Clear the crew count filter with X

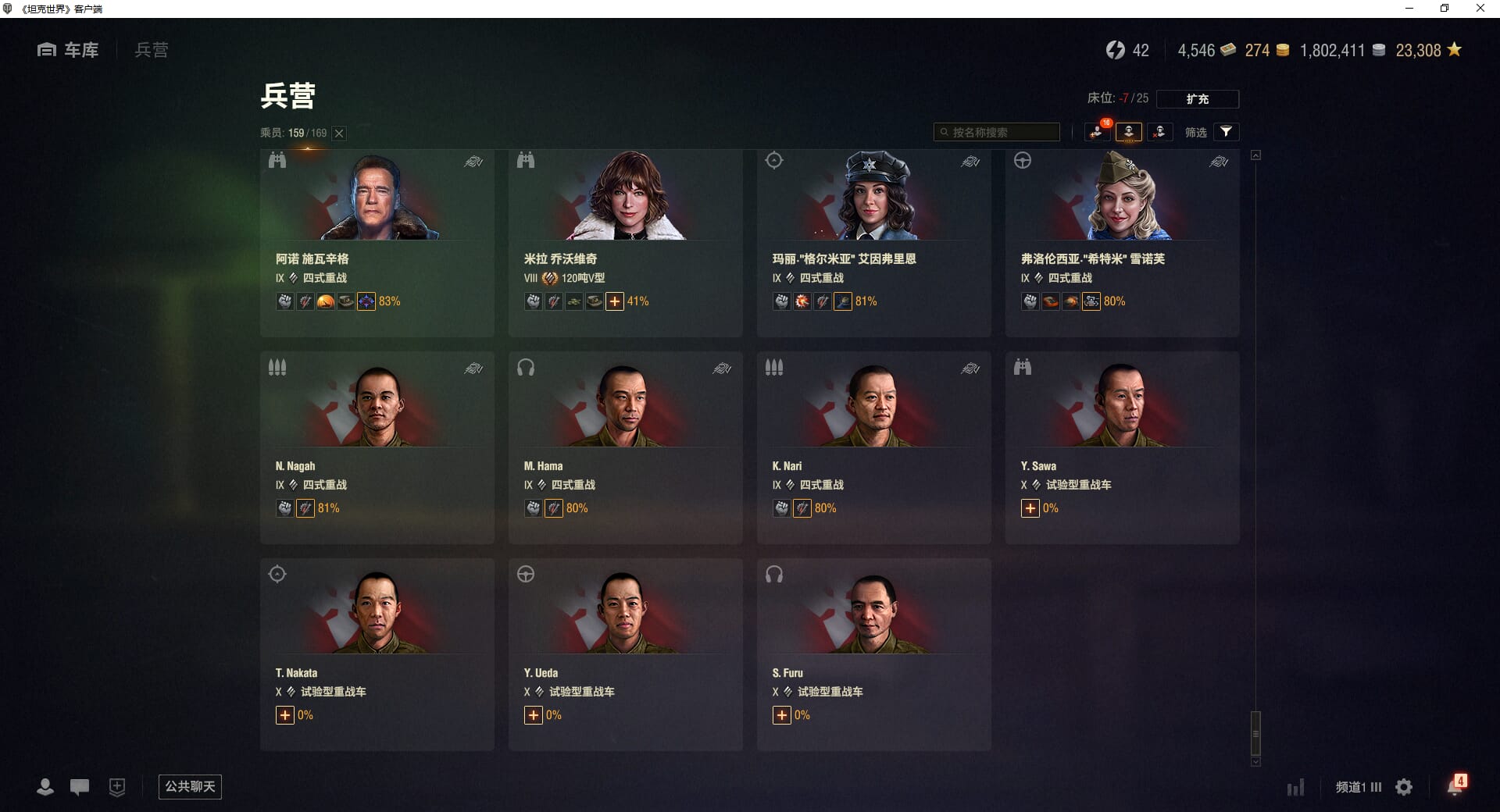pos(339,134)
